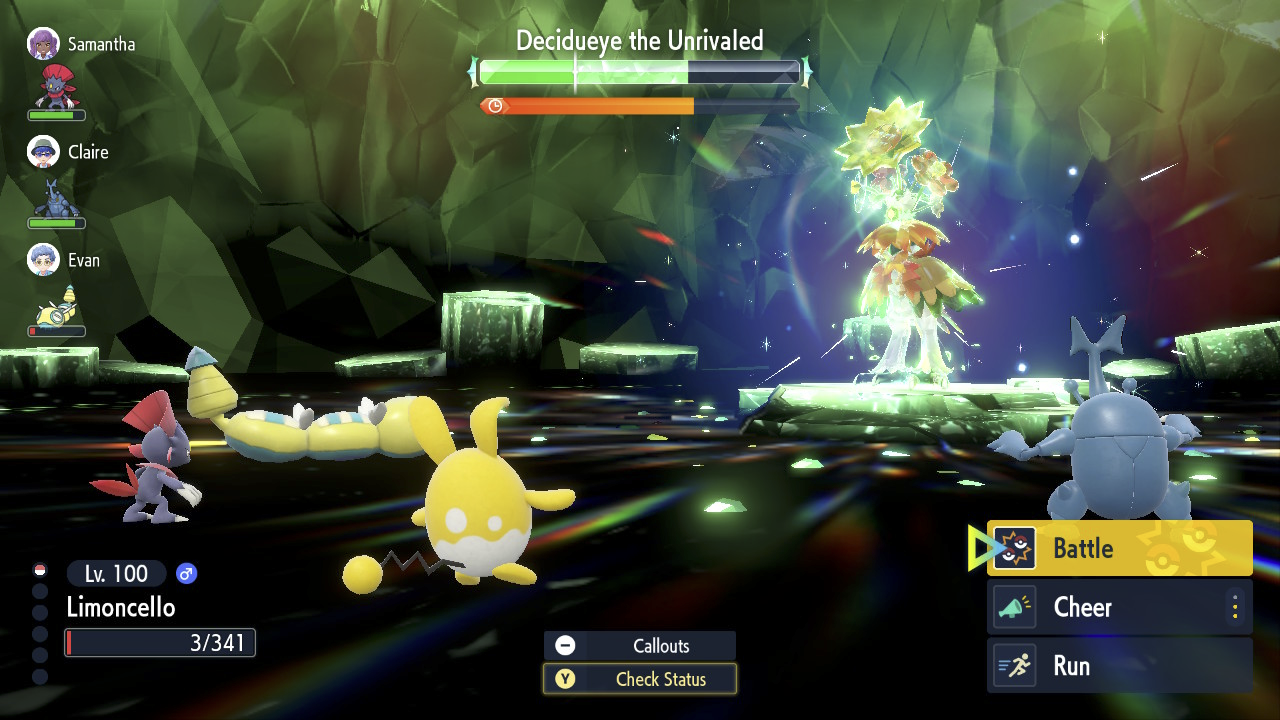Select the Battle command
Screen dimensions: 1280x720
1118,548
